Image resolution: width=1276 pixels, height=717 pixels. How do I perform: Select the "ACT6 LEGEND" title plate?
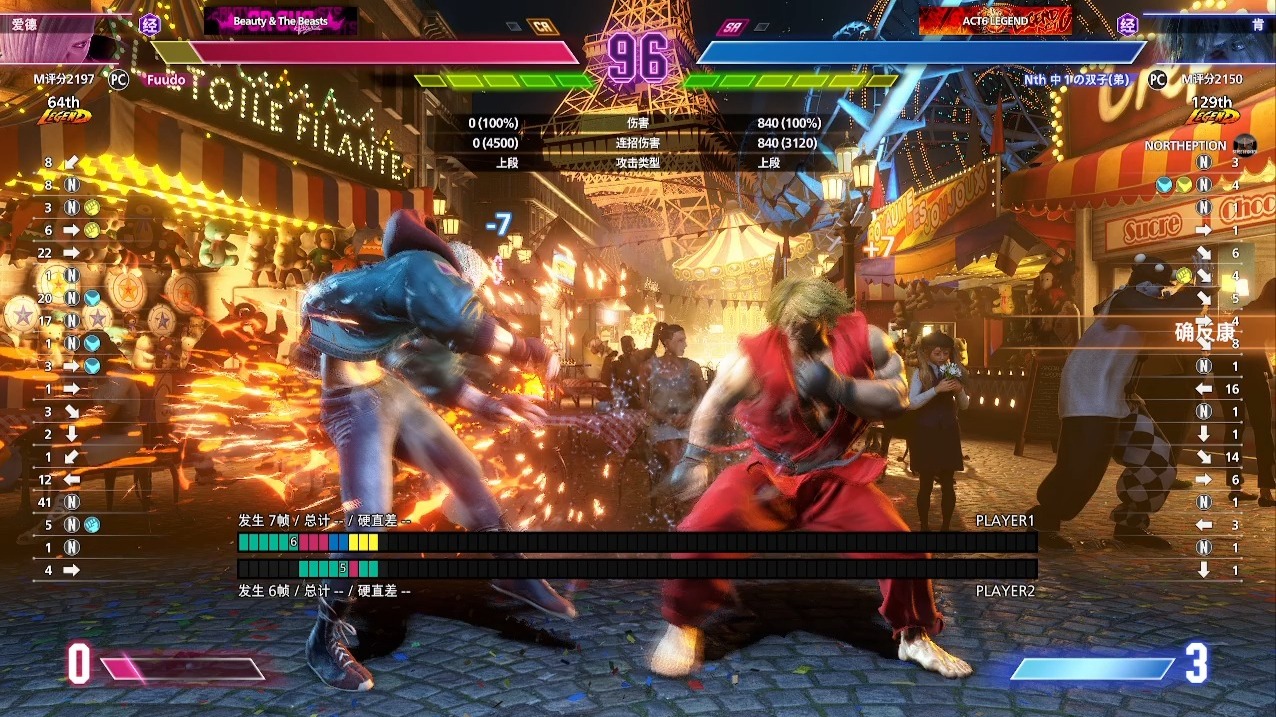pyautogui.click(x=994, y=21)
